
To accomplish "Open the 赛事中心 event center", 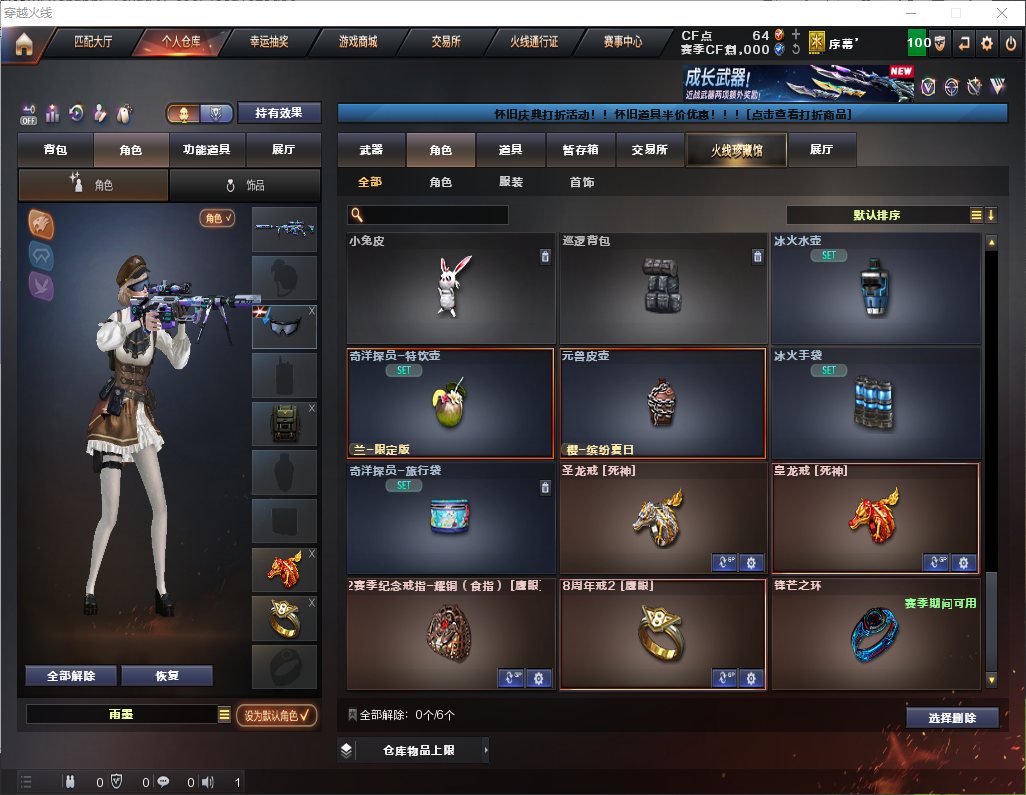I will pyautogui.click(x=622, y=43).
